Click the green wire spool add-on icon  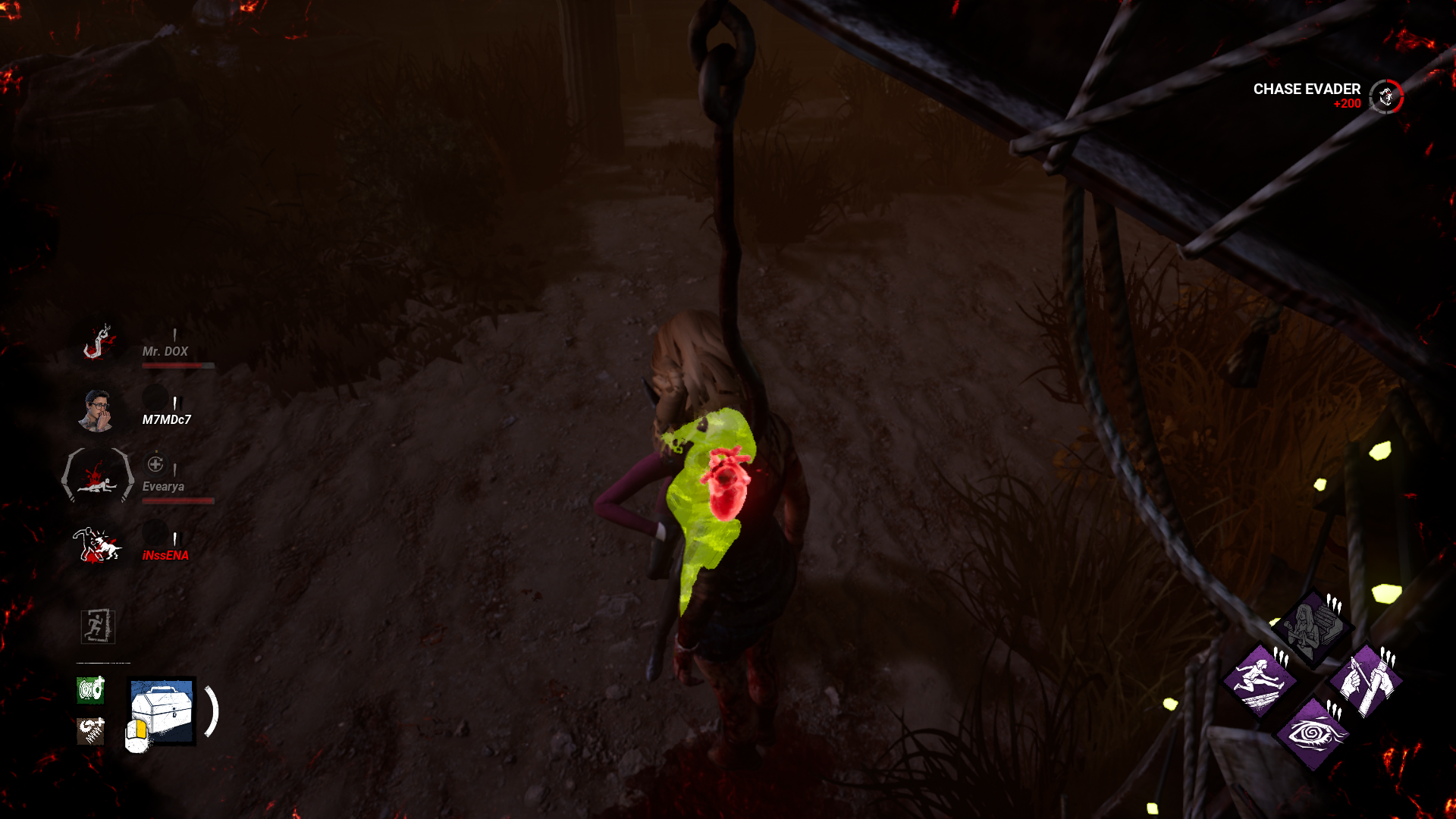(x=89, y=690)
